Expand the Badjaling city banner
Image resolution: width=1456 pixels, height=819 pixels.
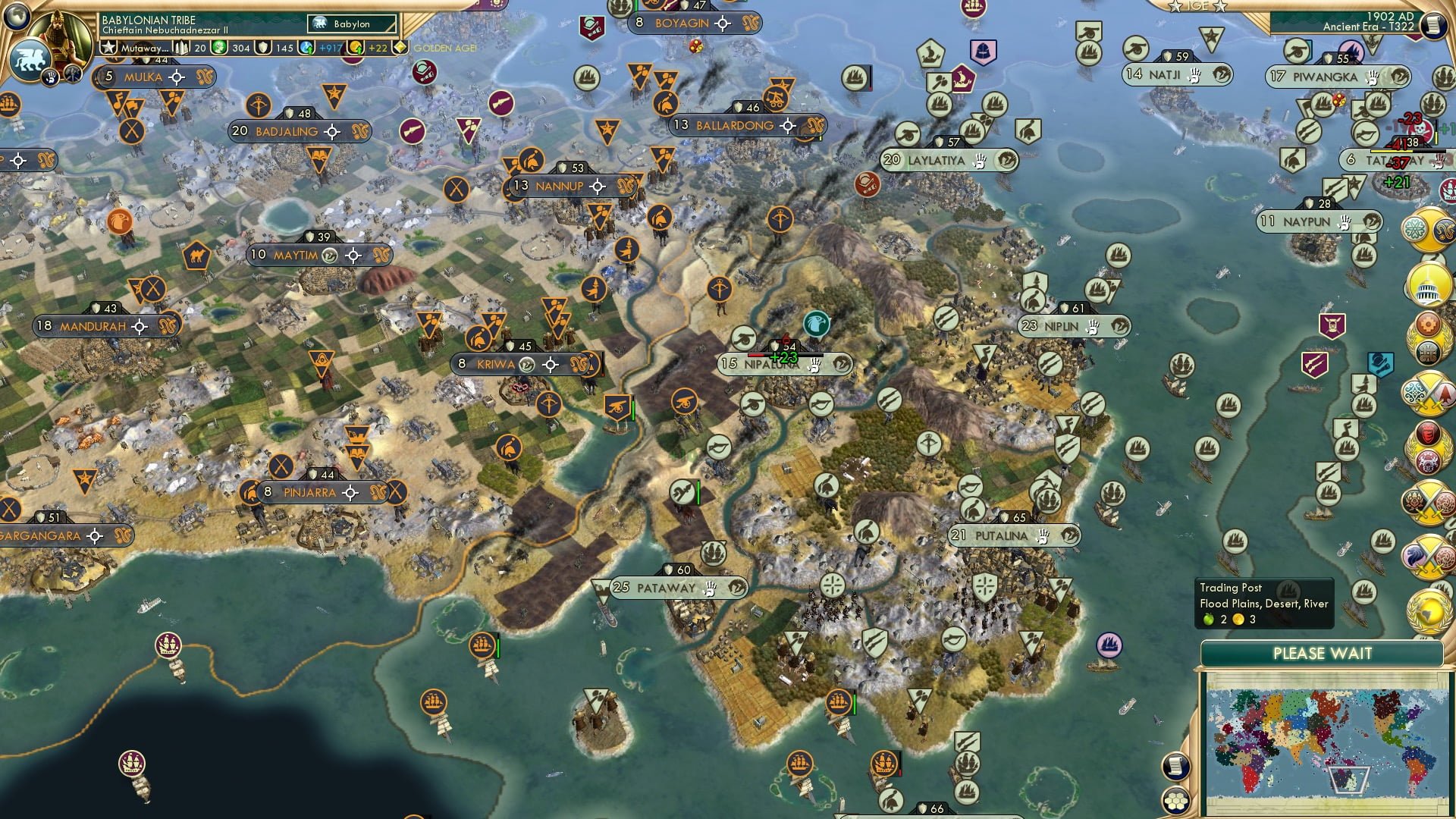click(290, 130)
